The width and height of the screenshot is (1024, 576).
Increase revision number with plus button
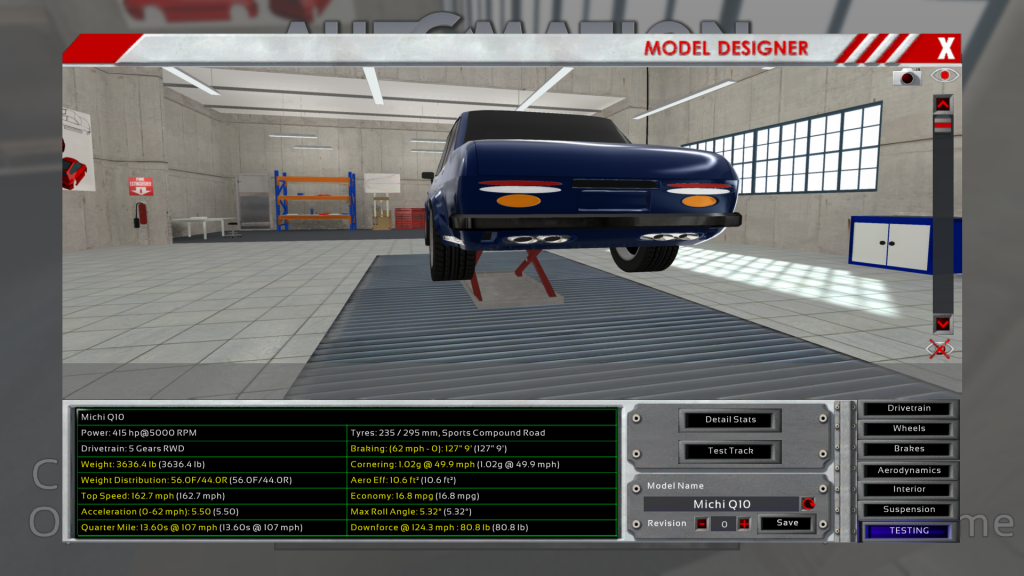744,523
